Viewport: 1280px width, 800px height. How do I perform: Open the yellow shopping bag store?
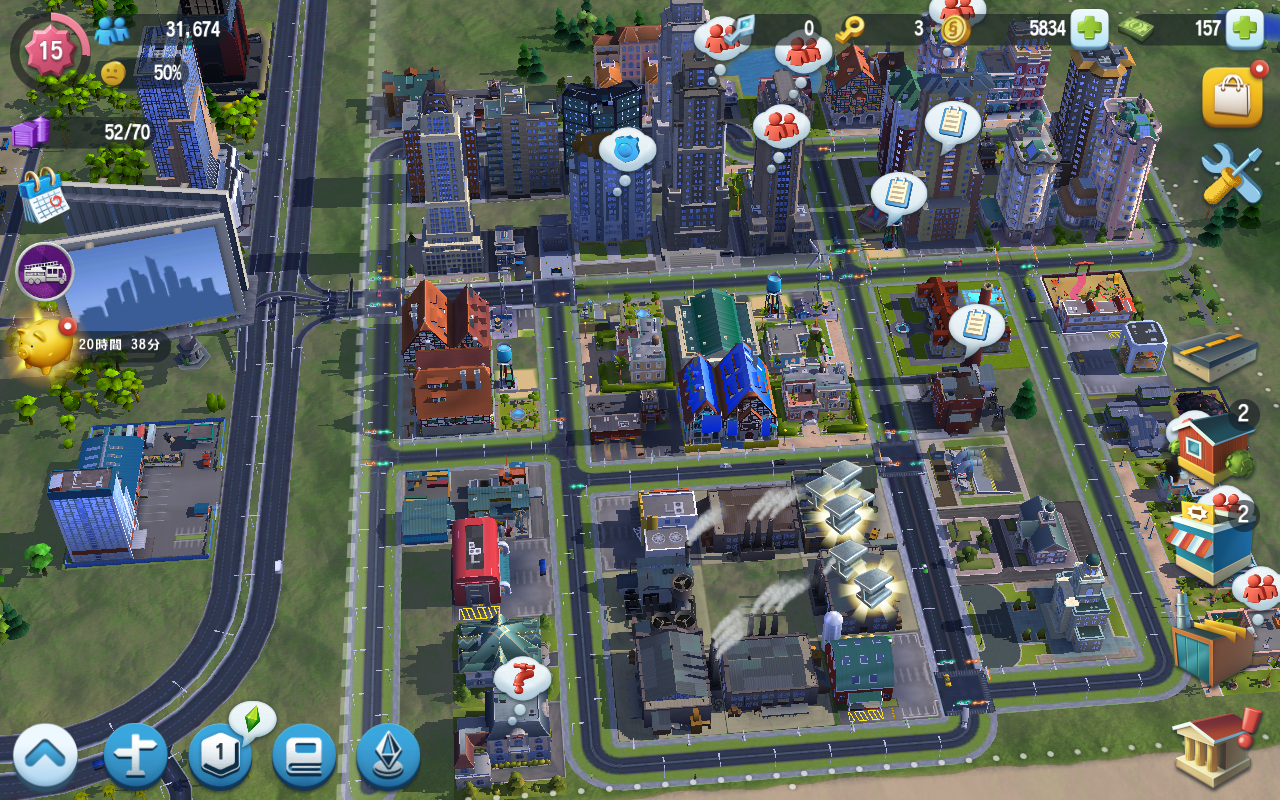tap(1231, 98)
